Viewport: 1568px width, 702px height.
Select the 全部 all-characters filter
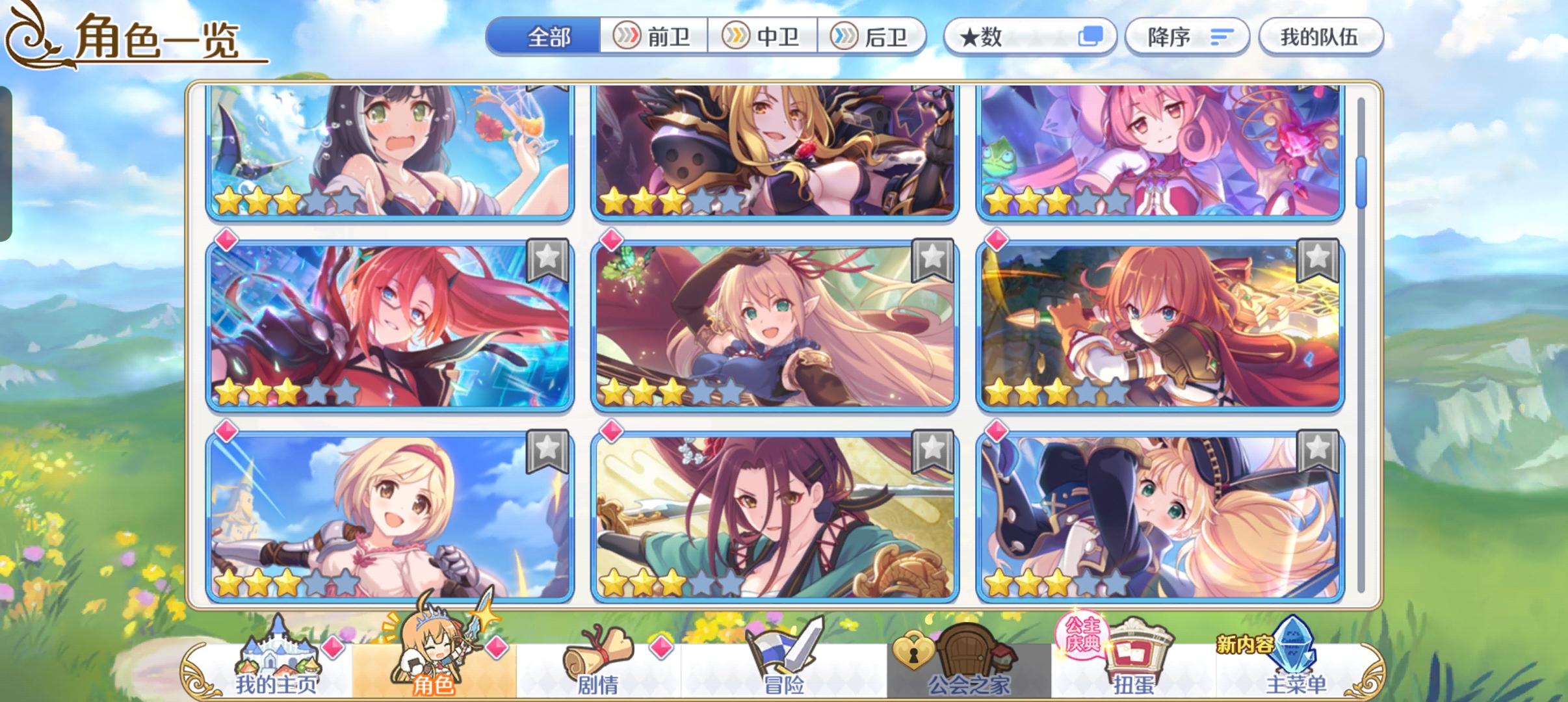click(548, 37)
